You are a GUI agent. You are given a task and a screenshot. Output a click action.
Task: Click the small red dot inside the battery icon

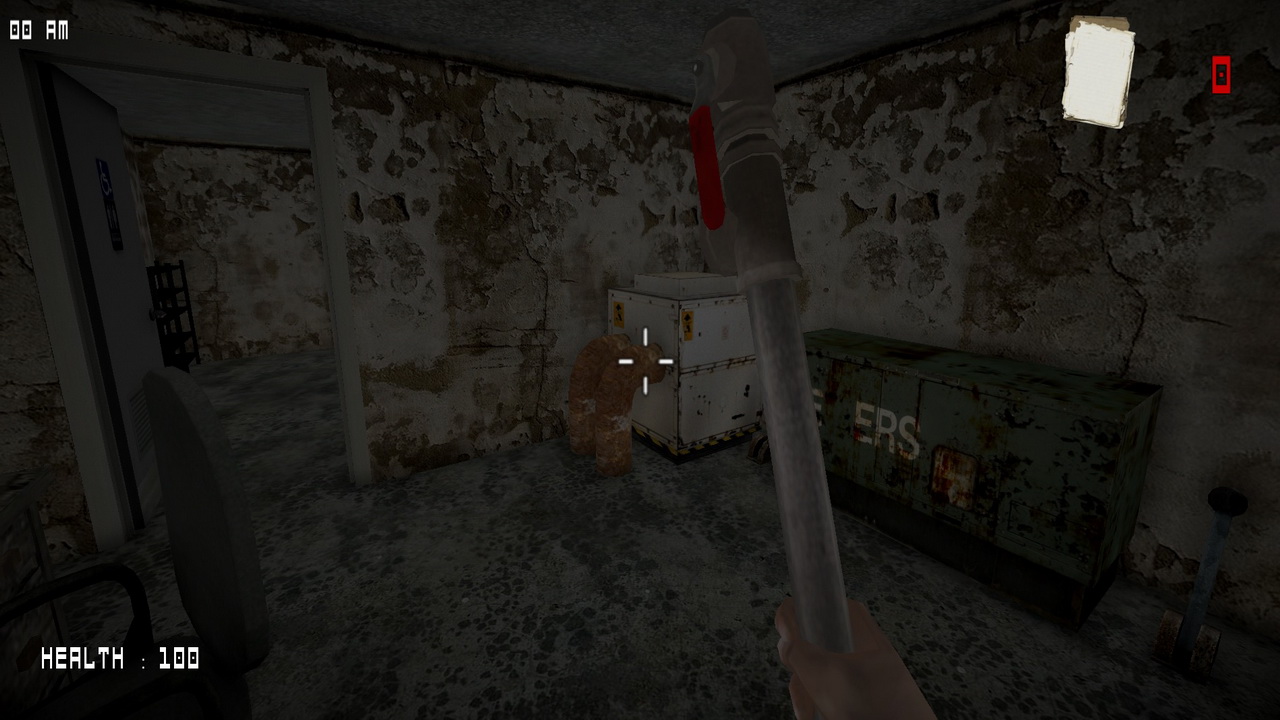tap(1219, 74)
